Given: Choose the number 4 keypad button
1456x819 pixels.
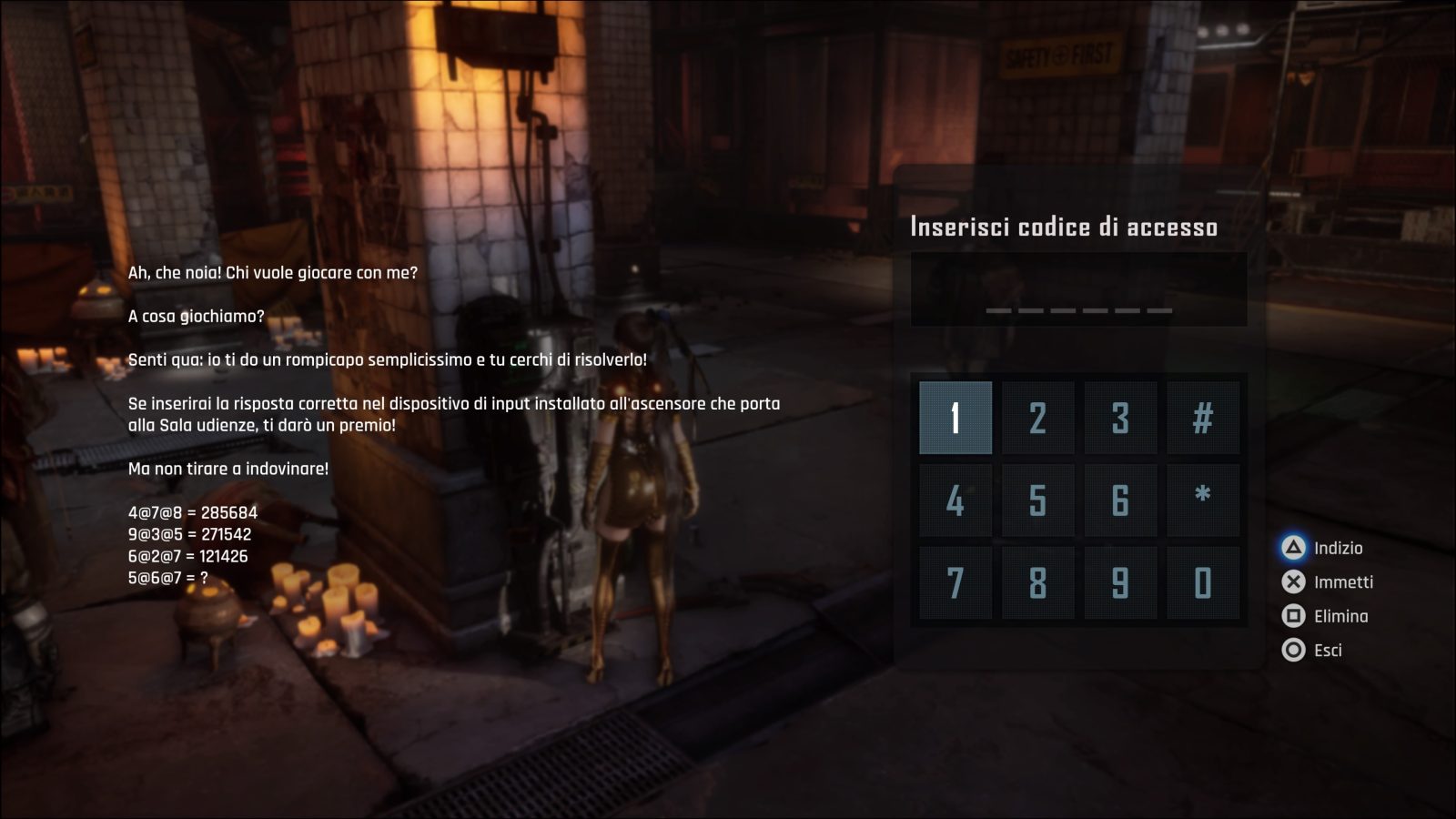Looking at the screenshot, I should coord(955,500).
